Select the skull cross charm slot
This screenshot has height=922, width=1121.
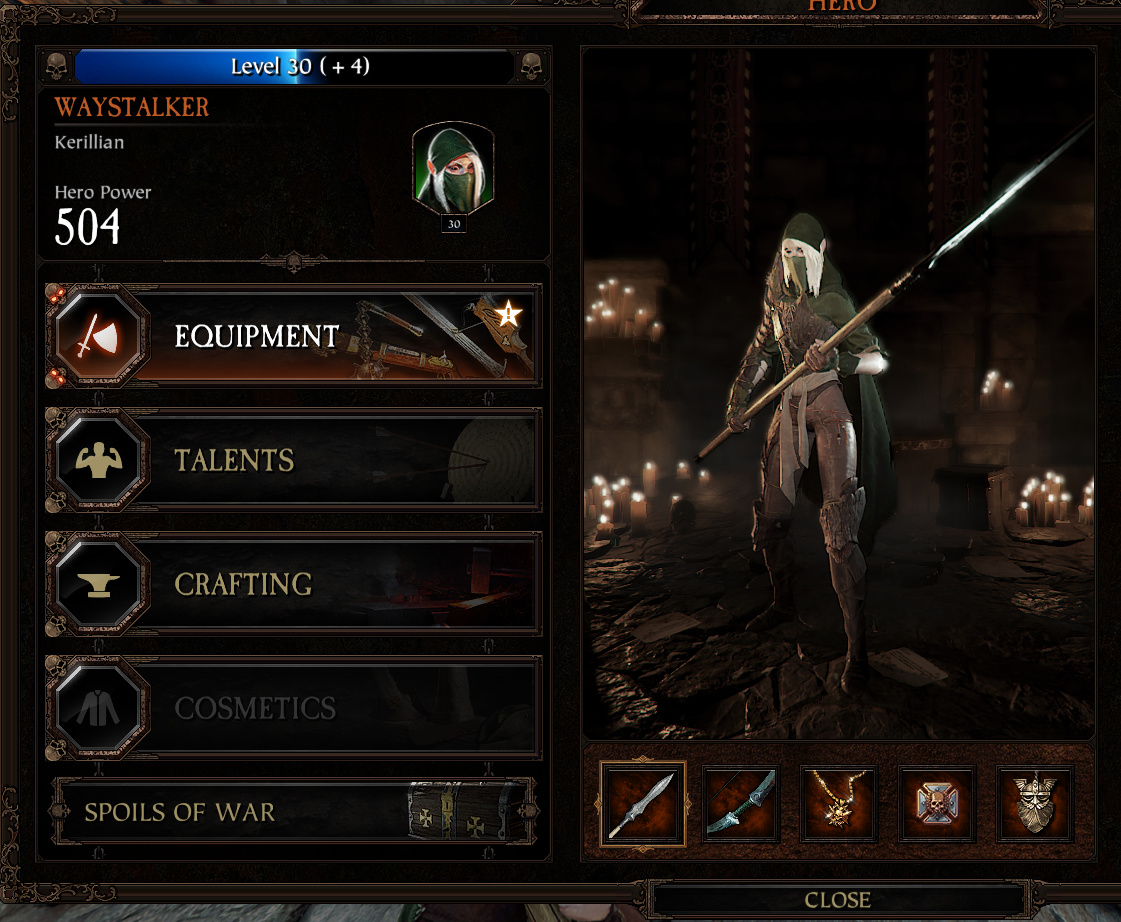click(x=937, y=804)
